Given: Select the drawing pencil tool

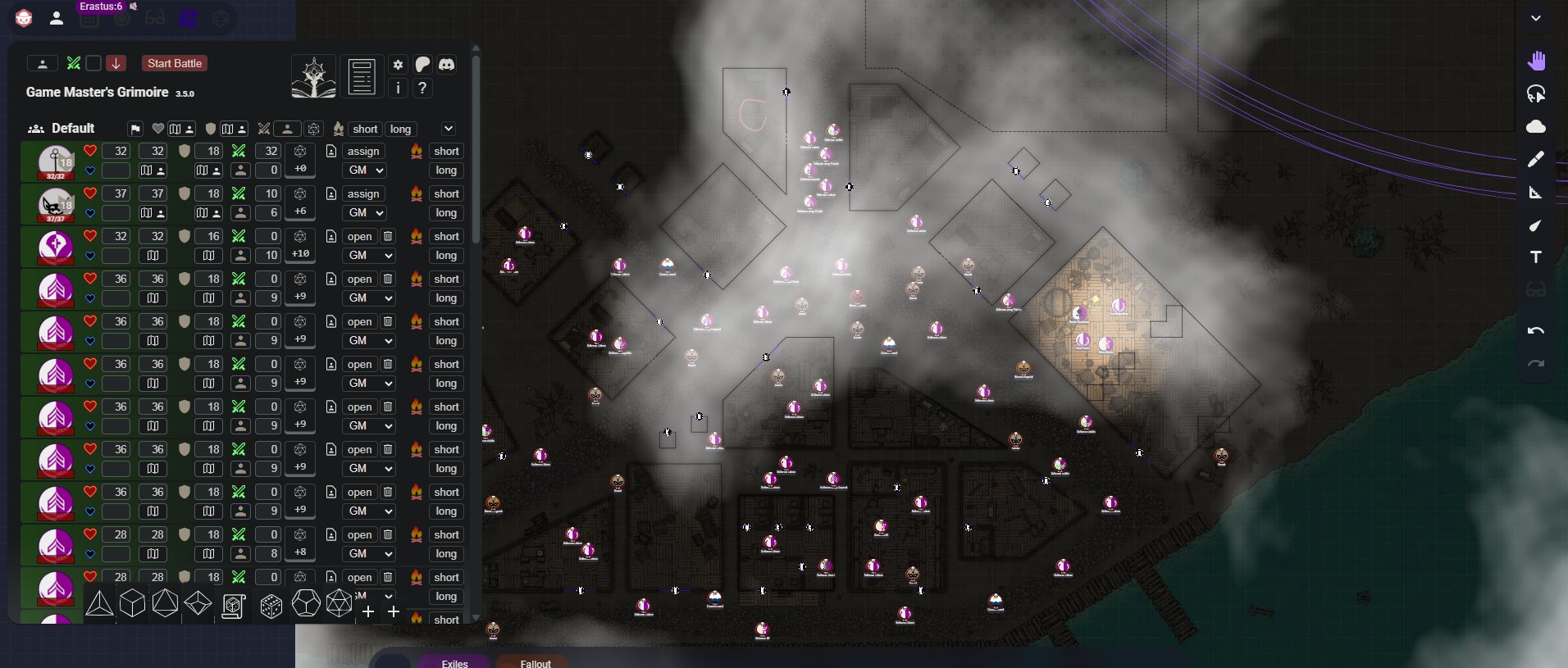Looking at the screenshot, I should tap(1536, 159).
